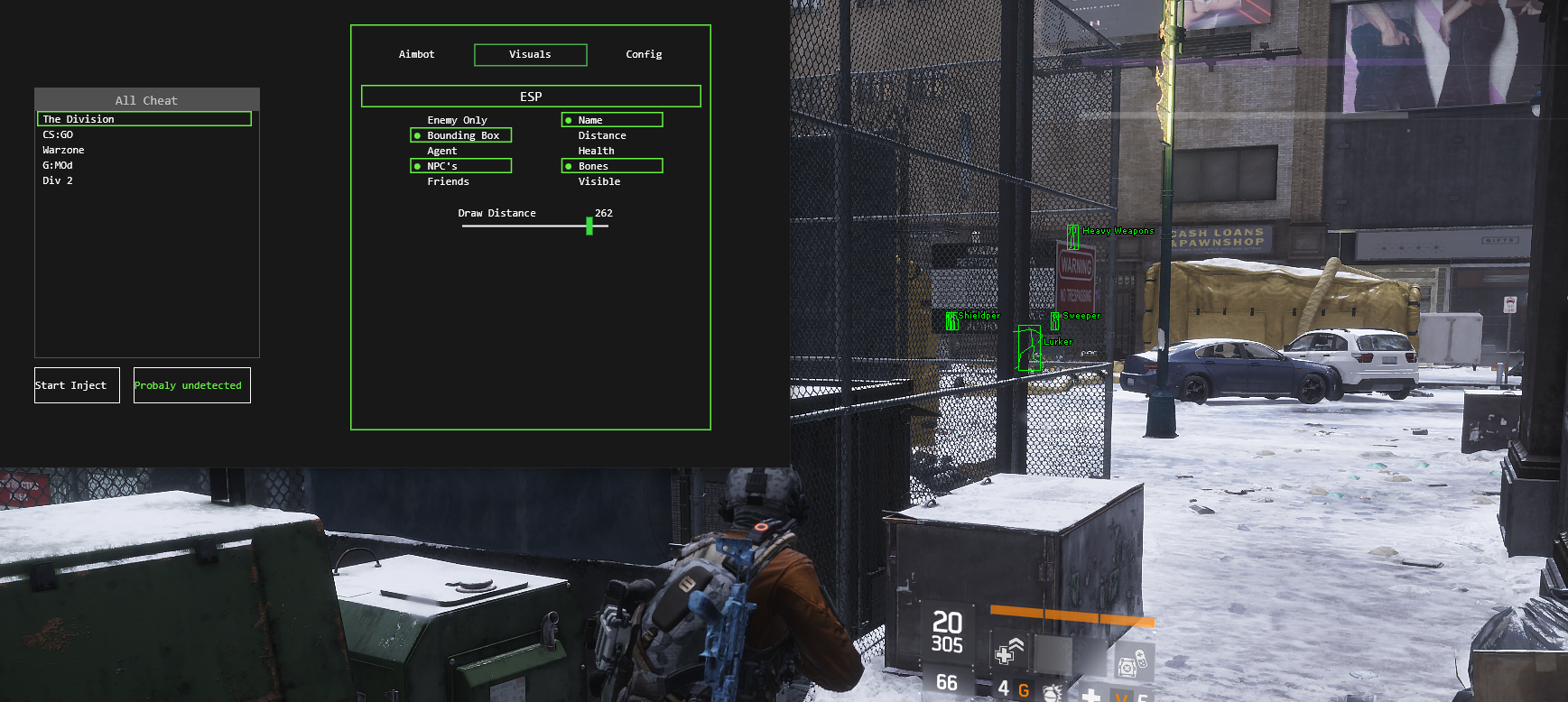The height and width of the screenshot is (702, 1568).
Task: Disable the Bounding Box option
Action: (x=461, y=135)
